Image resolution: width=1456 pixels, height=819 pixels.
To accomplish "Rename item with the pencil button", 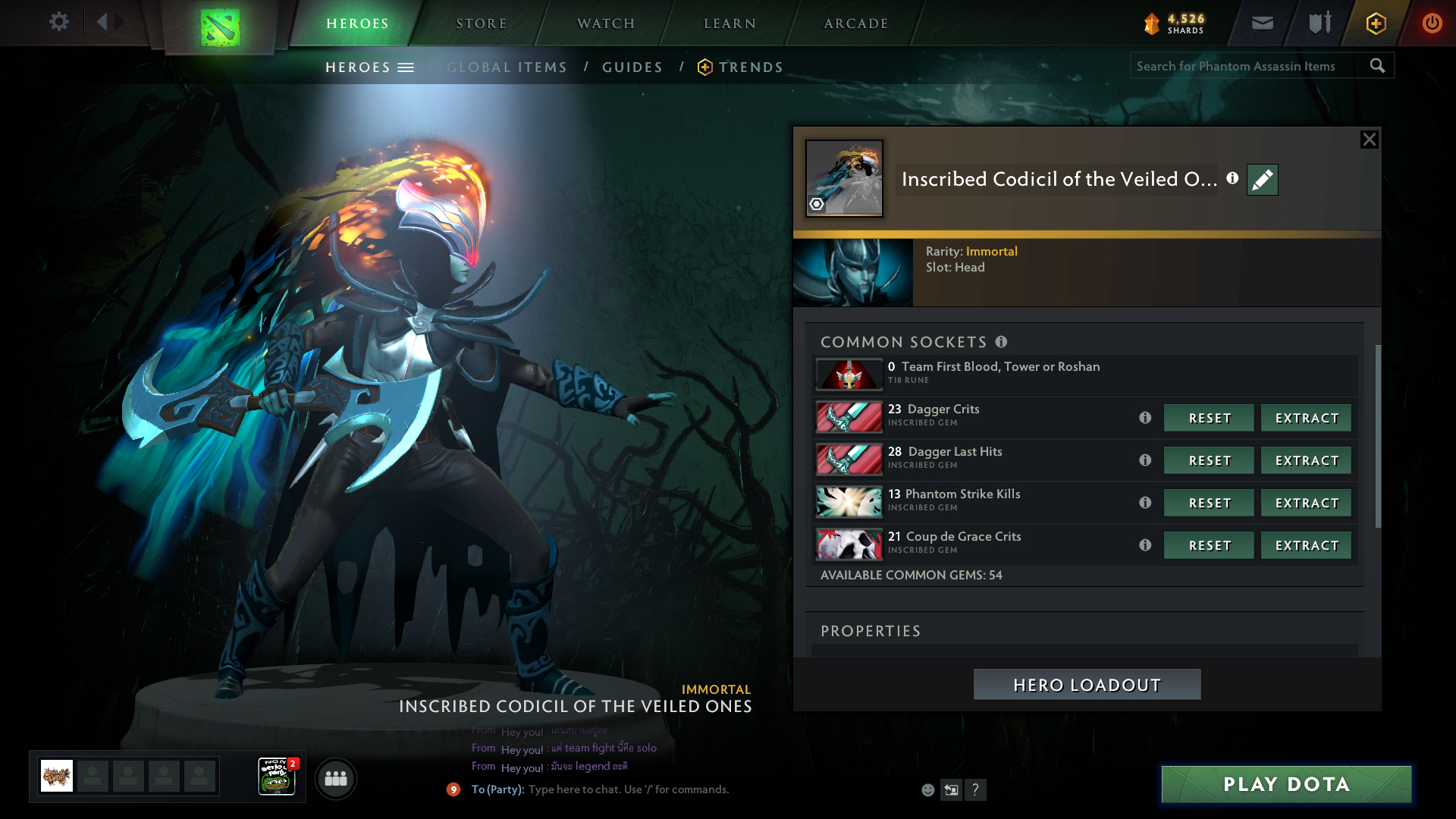I will (1263, 180).
